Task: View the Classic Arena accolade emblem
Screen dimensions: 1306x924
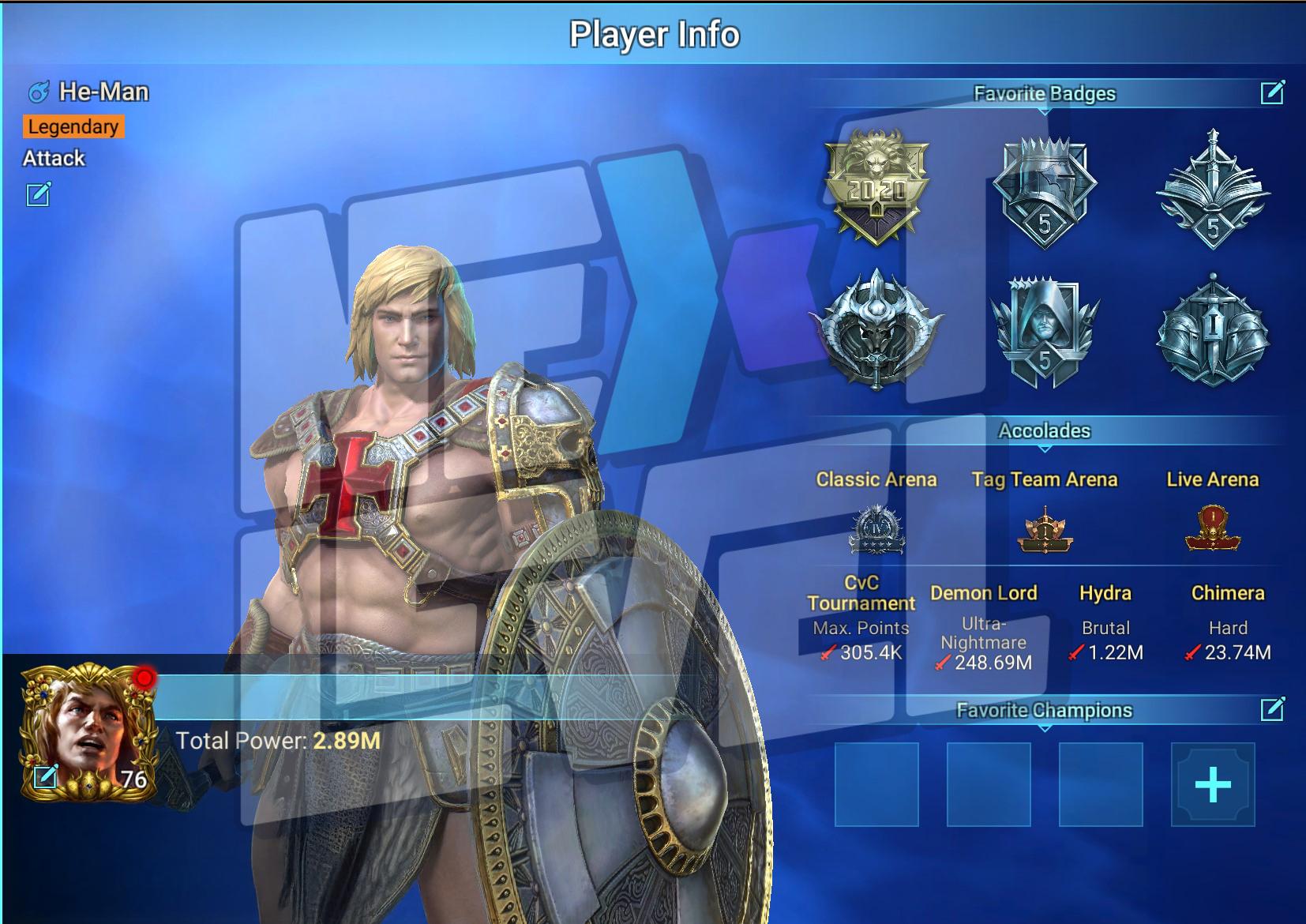Action: click(x=876, y=529)
